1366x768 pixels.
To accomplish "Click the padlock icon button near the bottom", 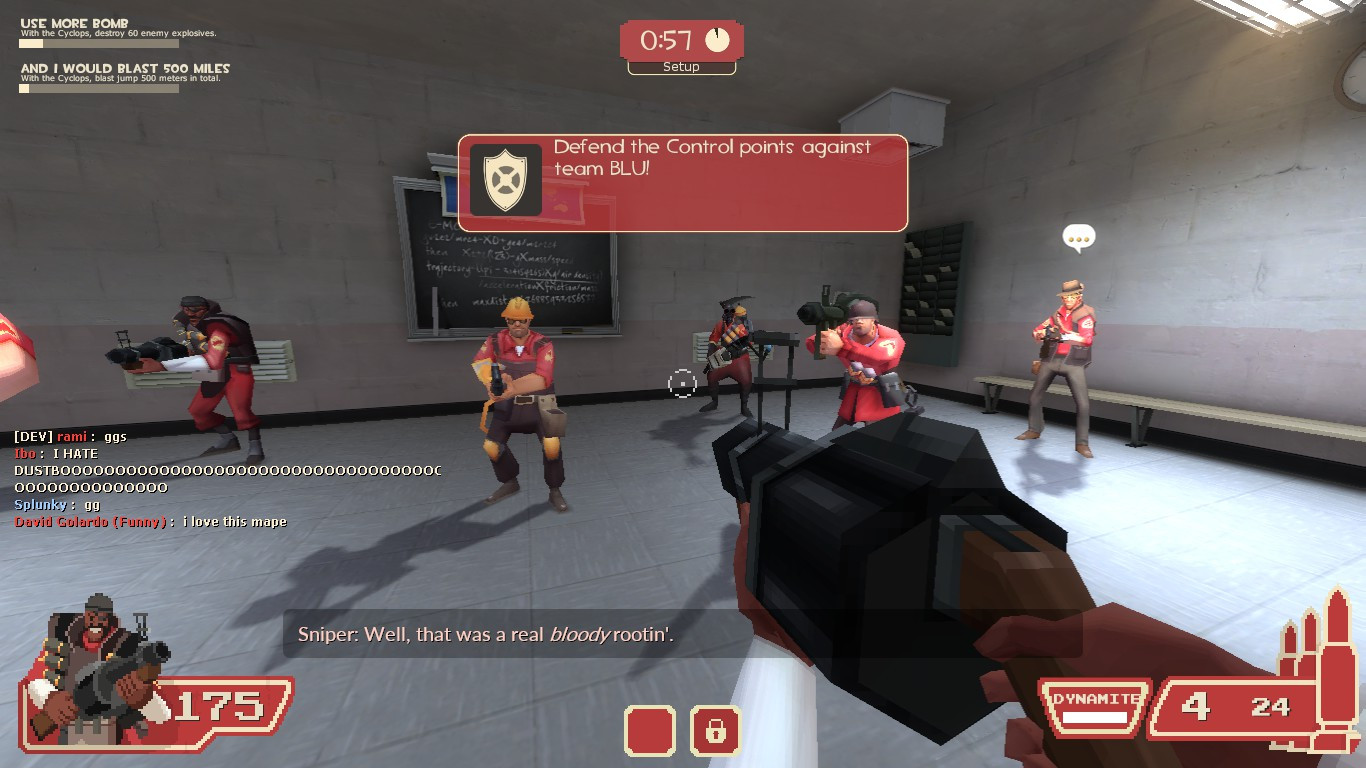I will tap(715, 731).
